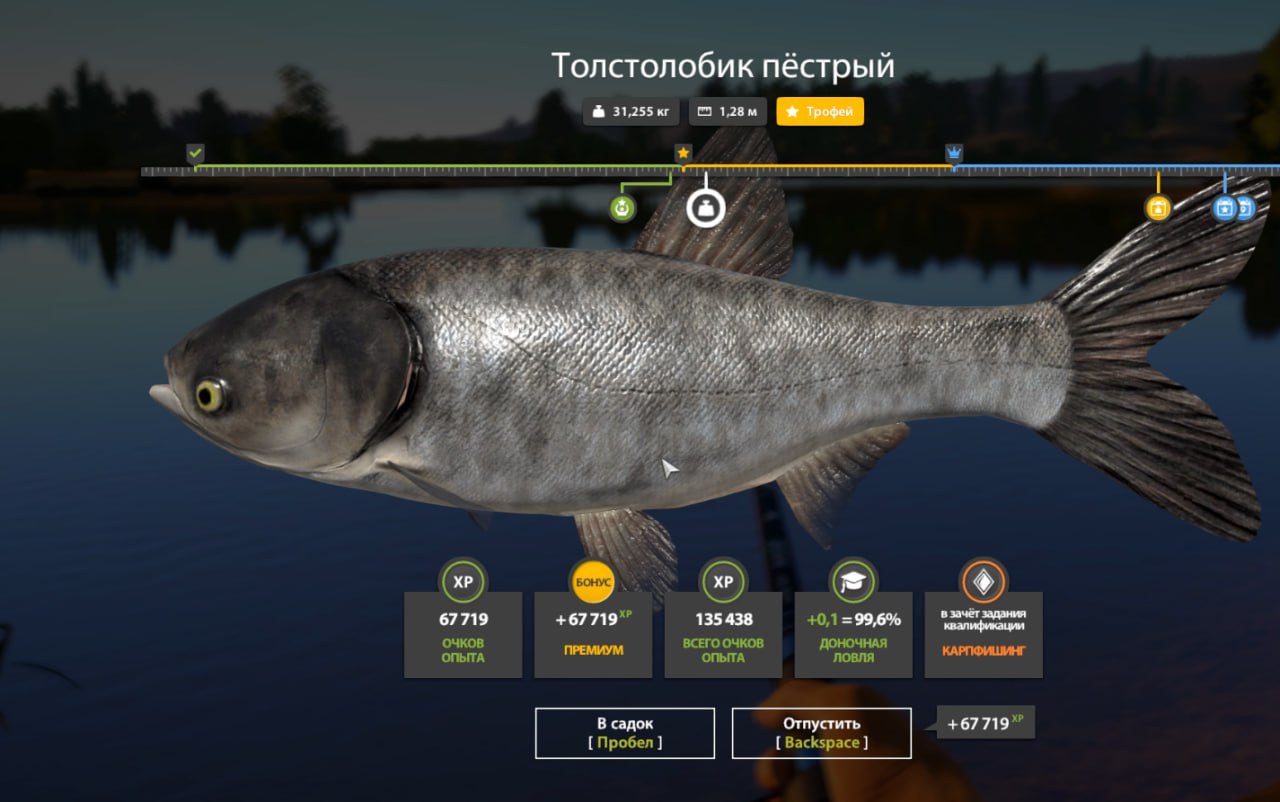Click the length badge showing 1,28 м
This screenshot has width=1280, height=802.
(x=727, y=111)
